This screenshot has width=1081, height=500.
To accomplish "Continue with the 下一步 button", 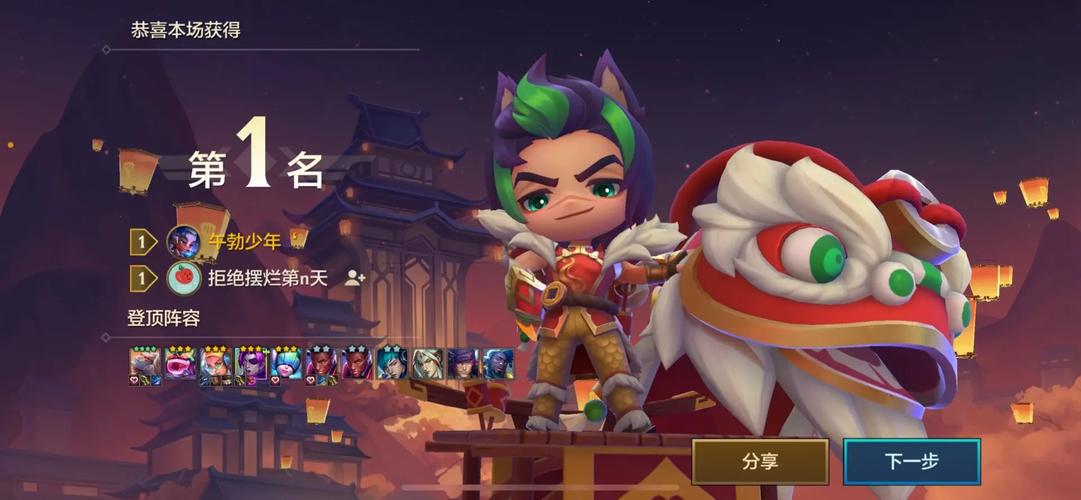I will (911, 461).
